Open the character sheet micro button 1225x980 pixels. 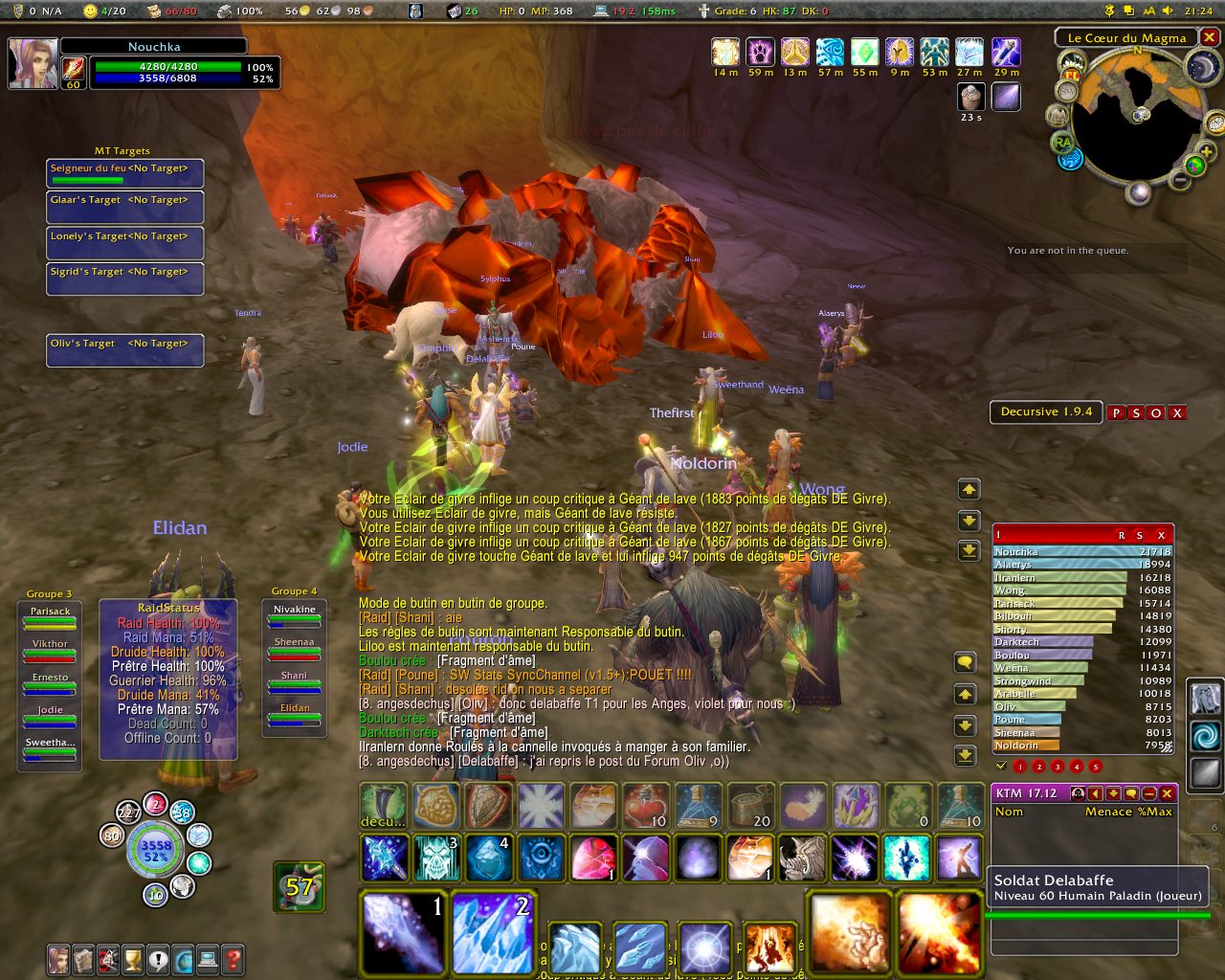click(59, 958)
